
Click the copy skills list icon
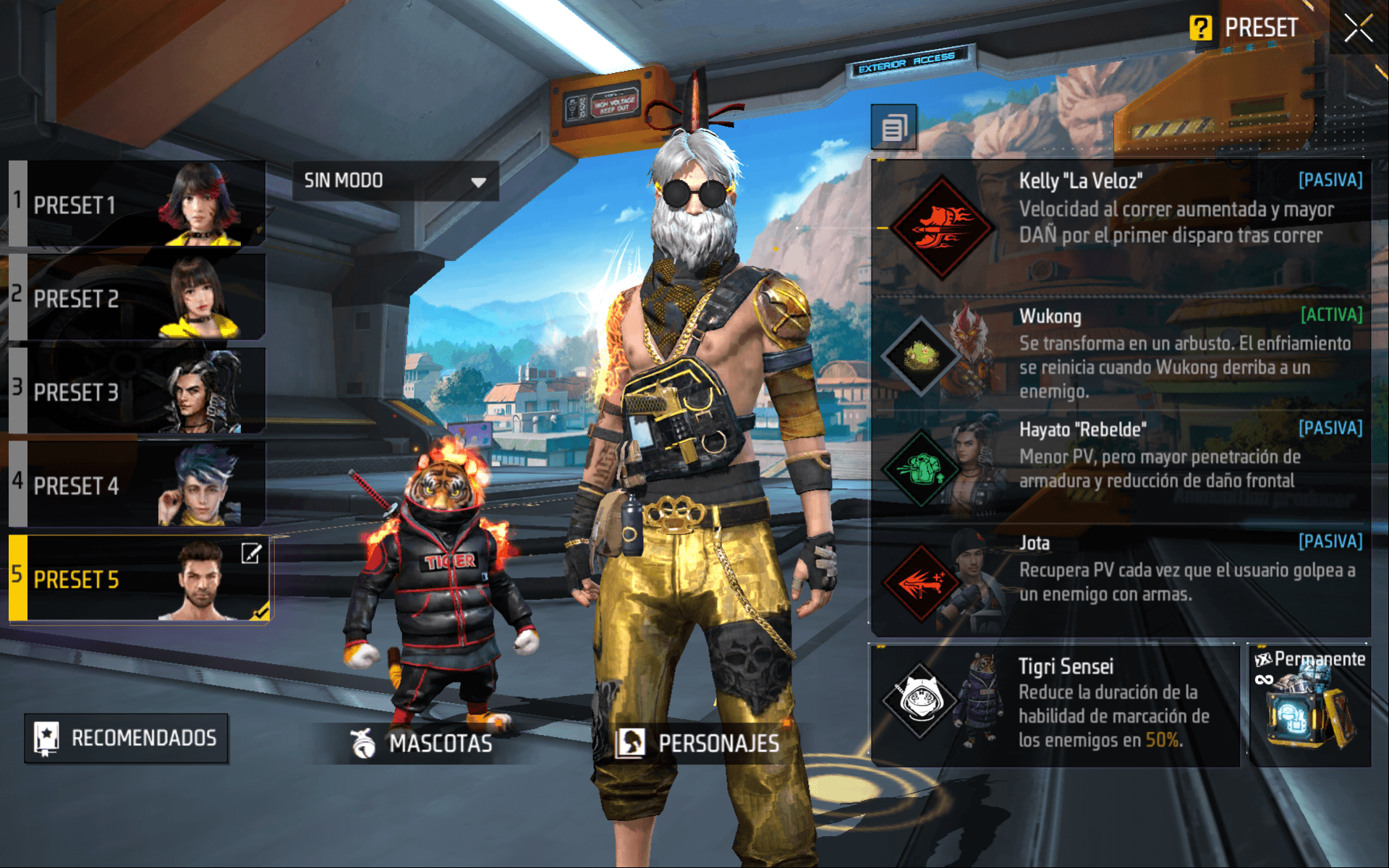pos(893,128)
